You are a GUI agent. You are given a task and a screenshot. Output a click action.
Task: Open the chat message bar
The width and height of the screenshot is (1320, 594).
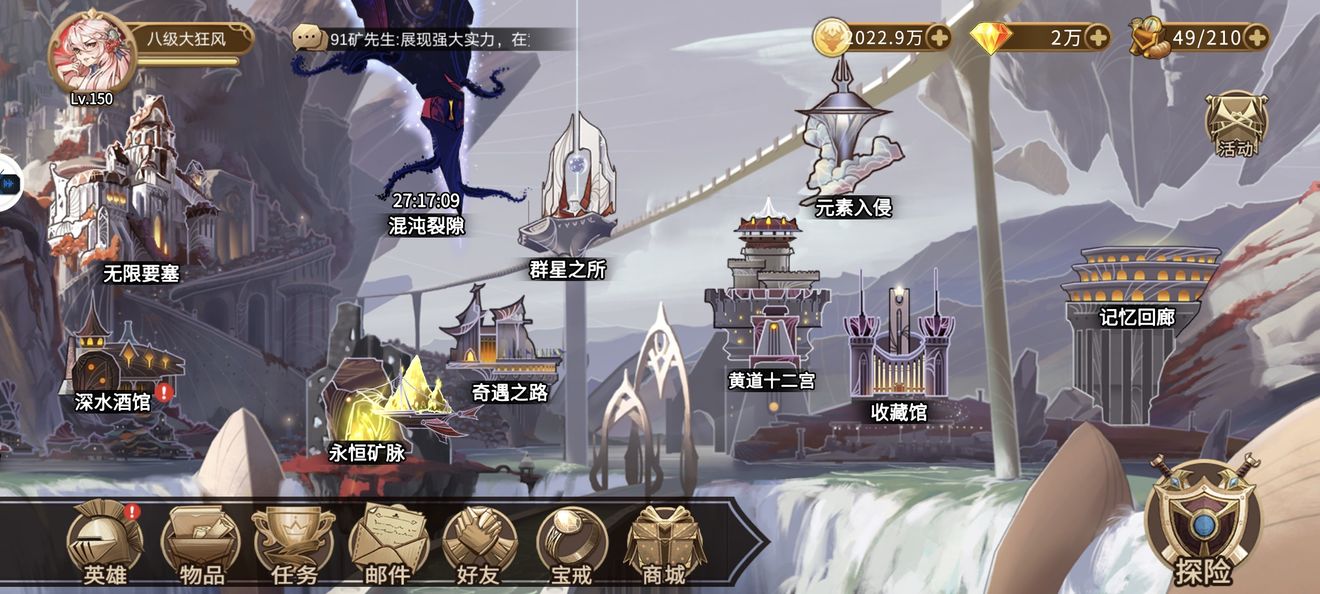[432, 39]
